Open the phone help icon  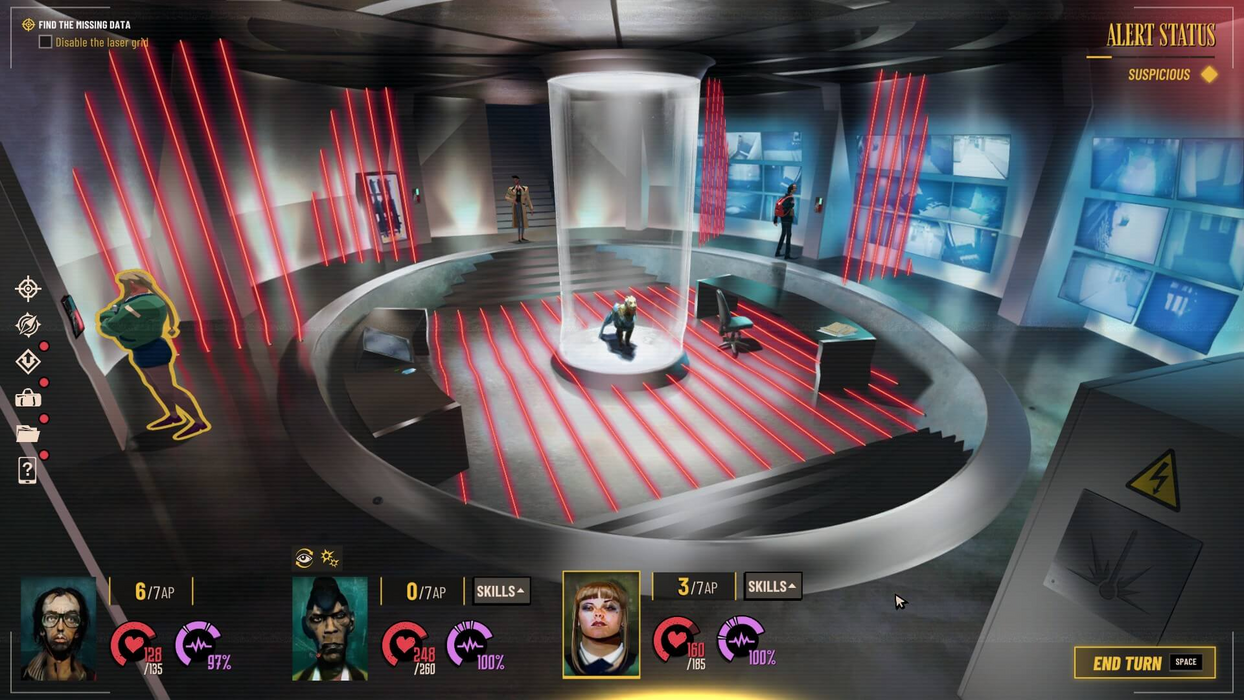[28, 470]
